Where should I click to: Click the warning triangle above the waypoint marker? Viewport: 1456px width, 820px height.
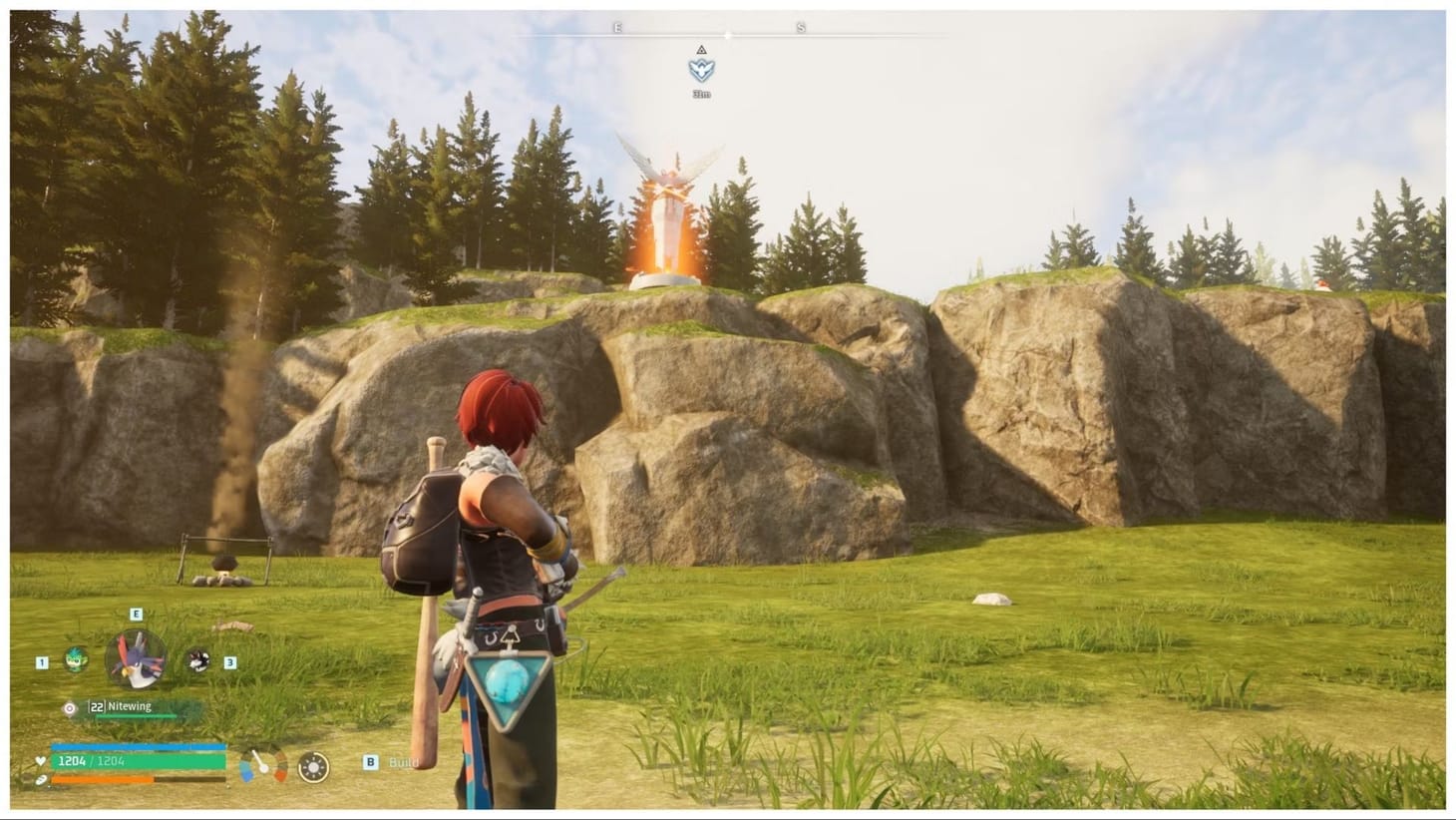point(701,50)
